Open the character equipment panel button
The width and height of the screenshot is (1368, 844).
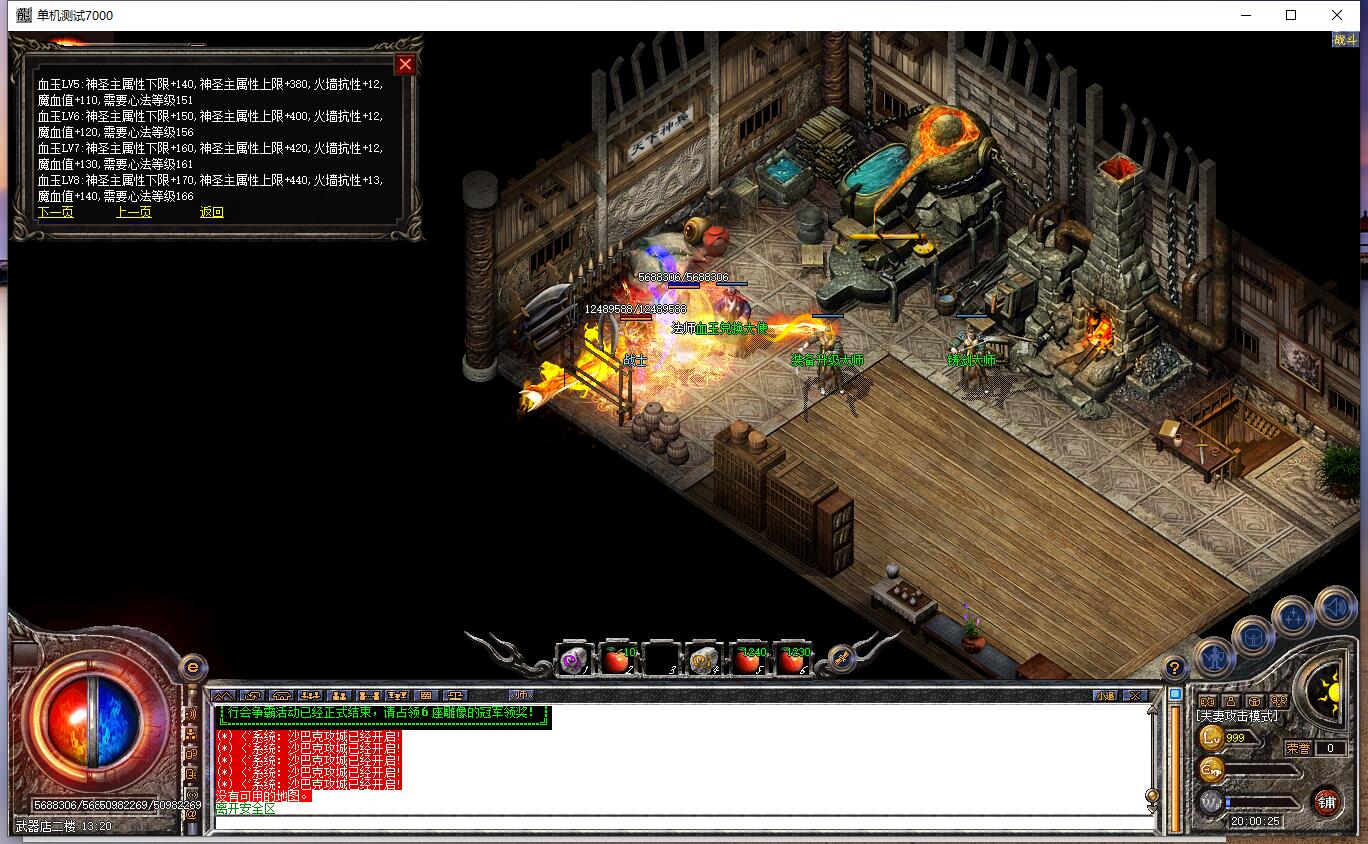1213,656
